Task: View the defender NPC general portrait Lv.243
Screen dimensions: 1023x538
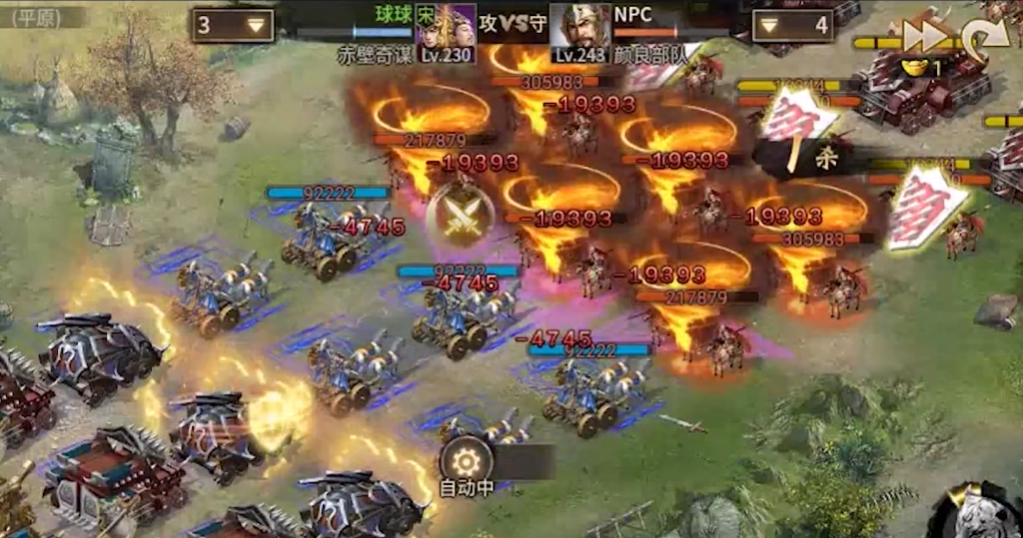Action: coord(580,31)
